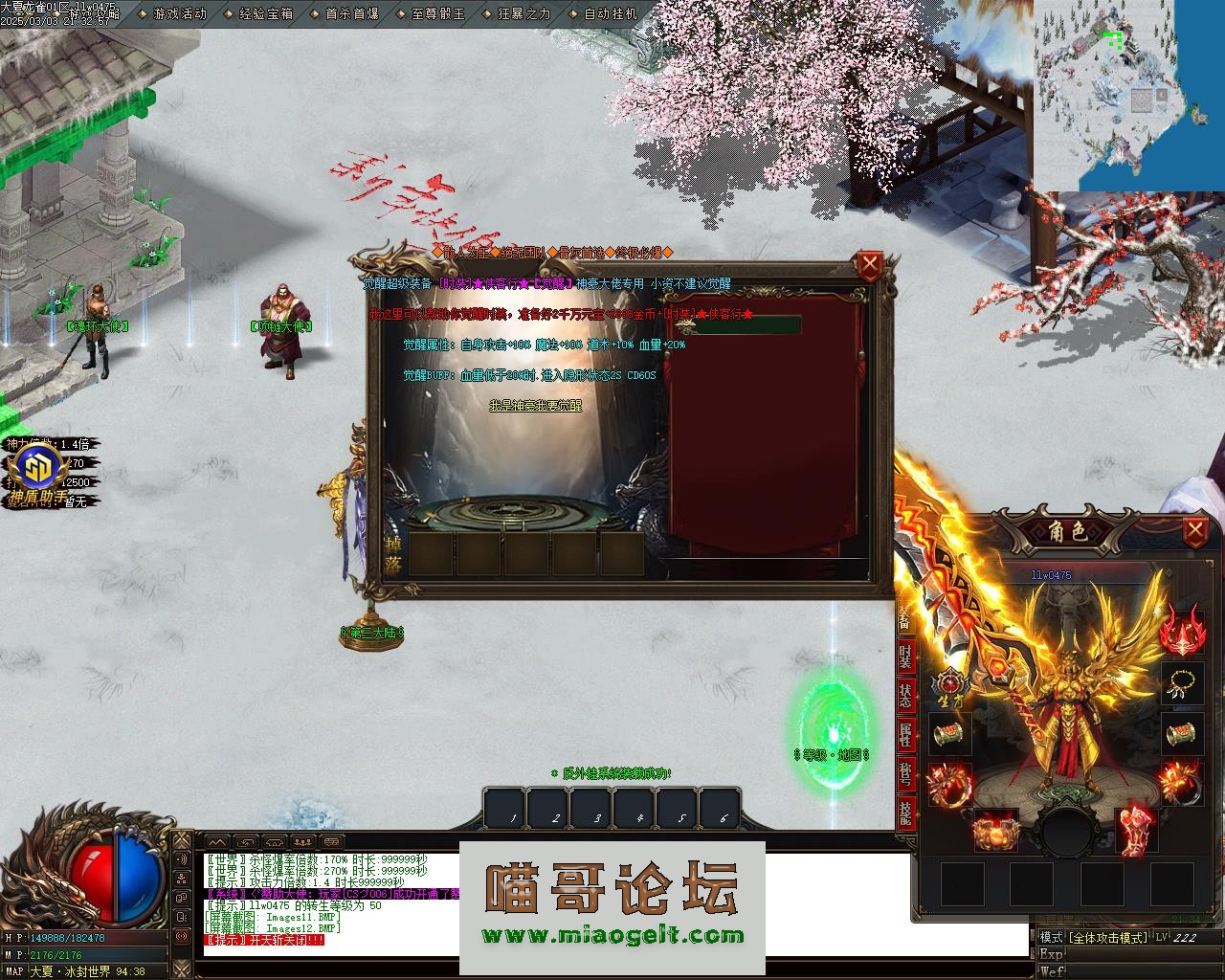Select 首杀首爆 in the top bar

(x=351, y=14)
